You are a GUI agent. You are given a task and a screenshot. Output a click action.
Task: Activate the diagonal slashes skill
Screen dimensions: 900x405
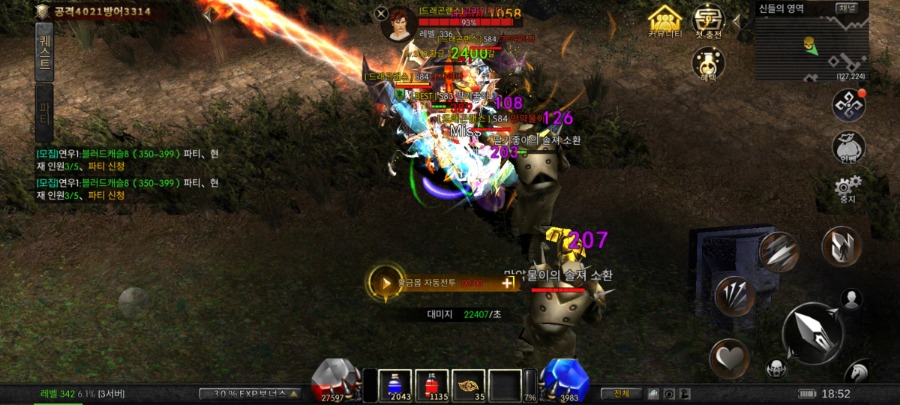(779, 251)
